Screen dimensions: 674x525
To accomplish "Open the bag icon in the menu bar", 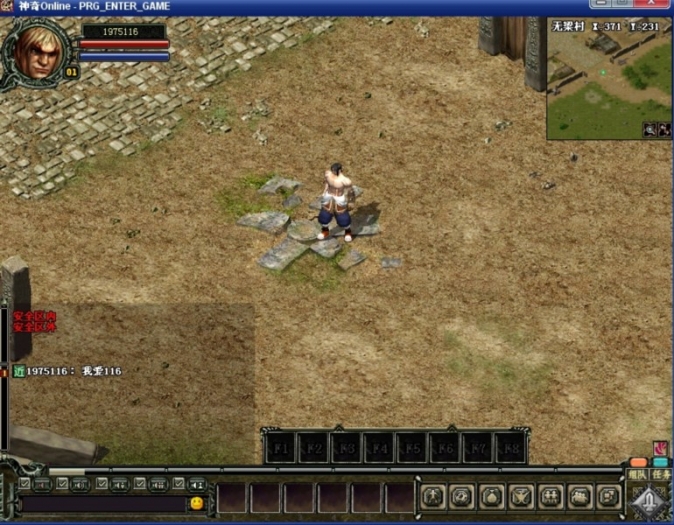I will [x=491, y=496].
